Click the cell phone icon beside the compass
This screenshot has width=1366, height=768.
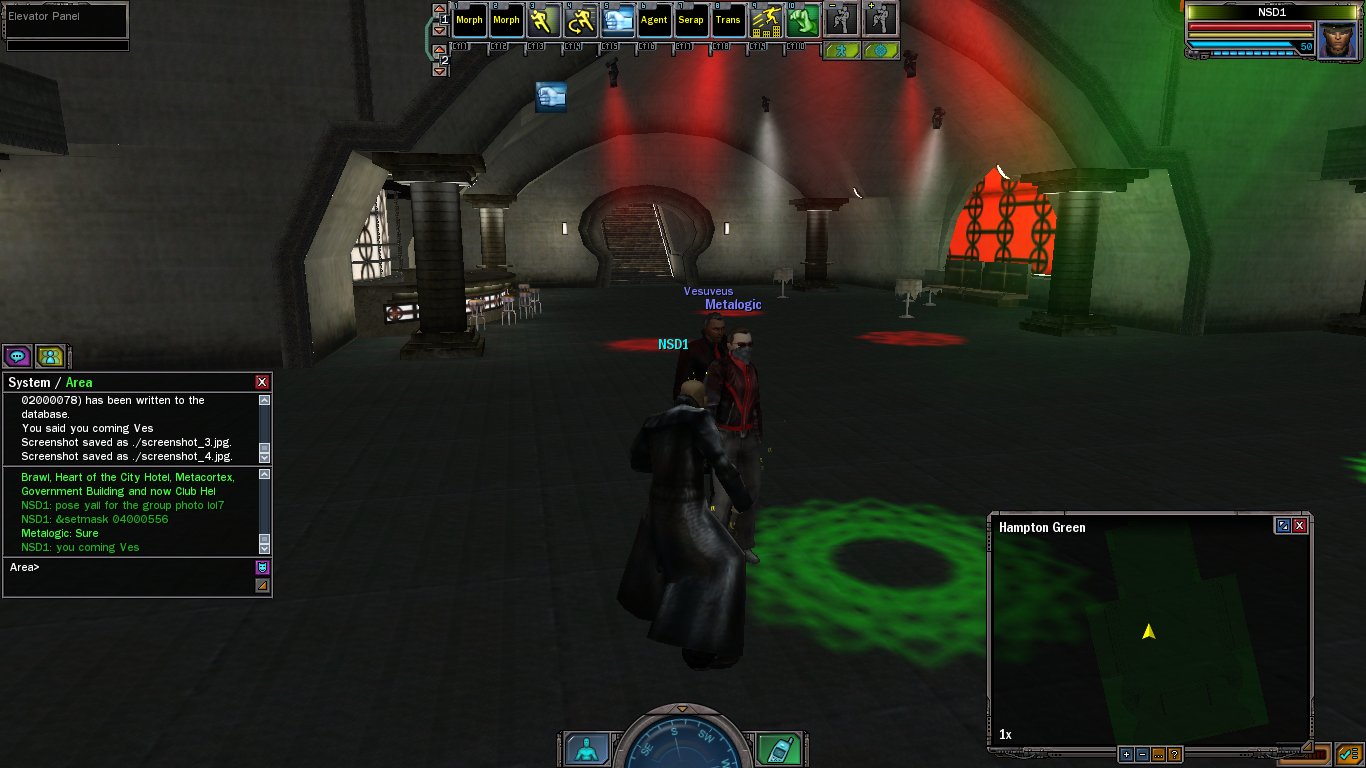(777, 748)
